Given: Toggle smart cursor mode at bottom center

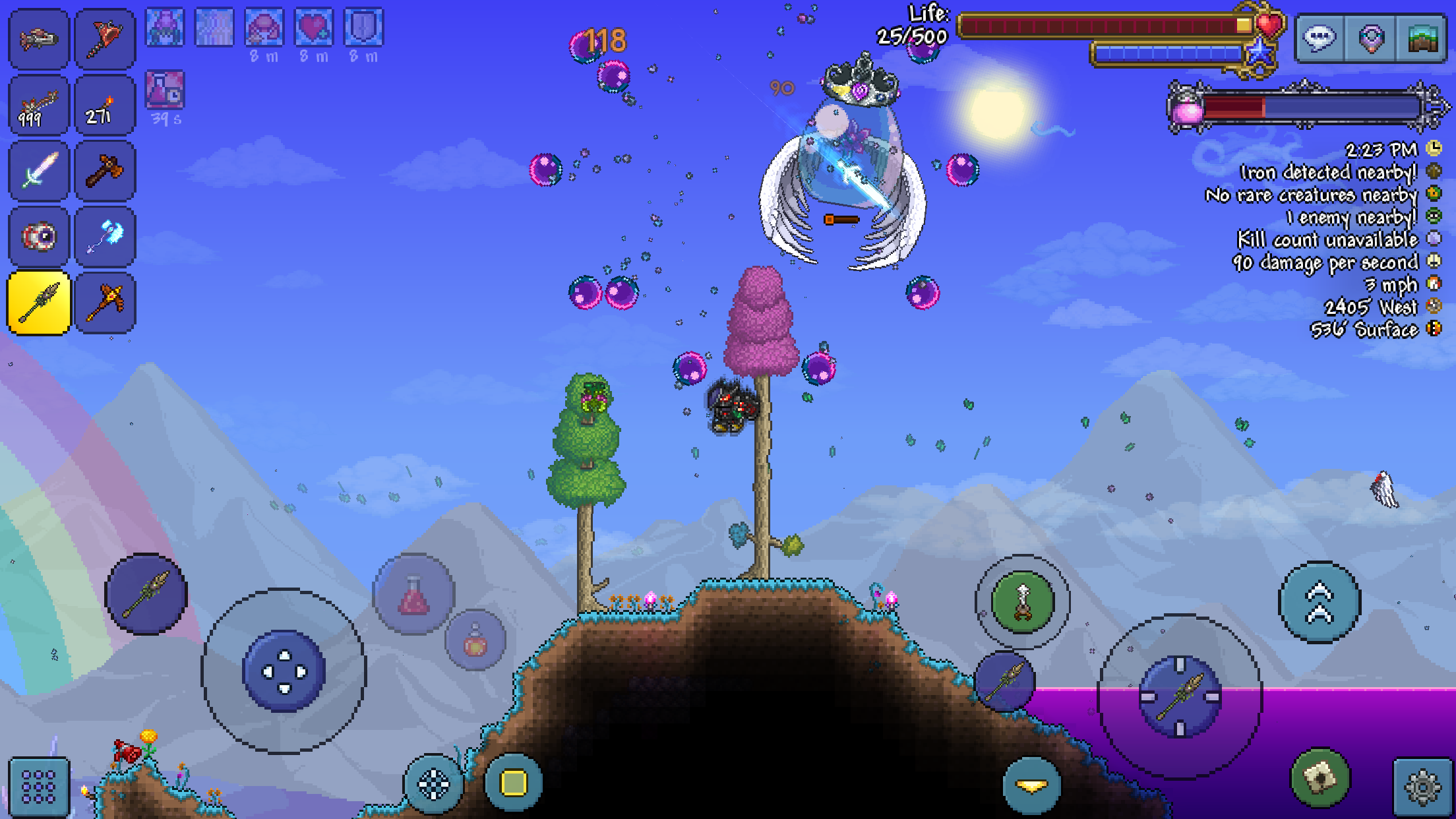Looking at the screenshot, I should click(x=432, y=785).
